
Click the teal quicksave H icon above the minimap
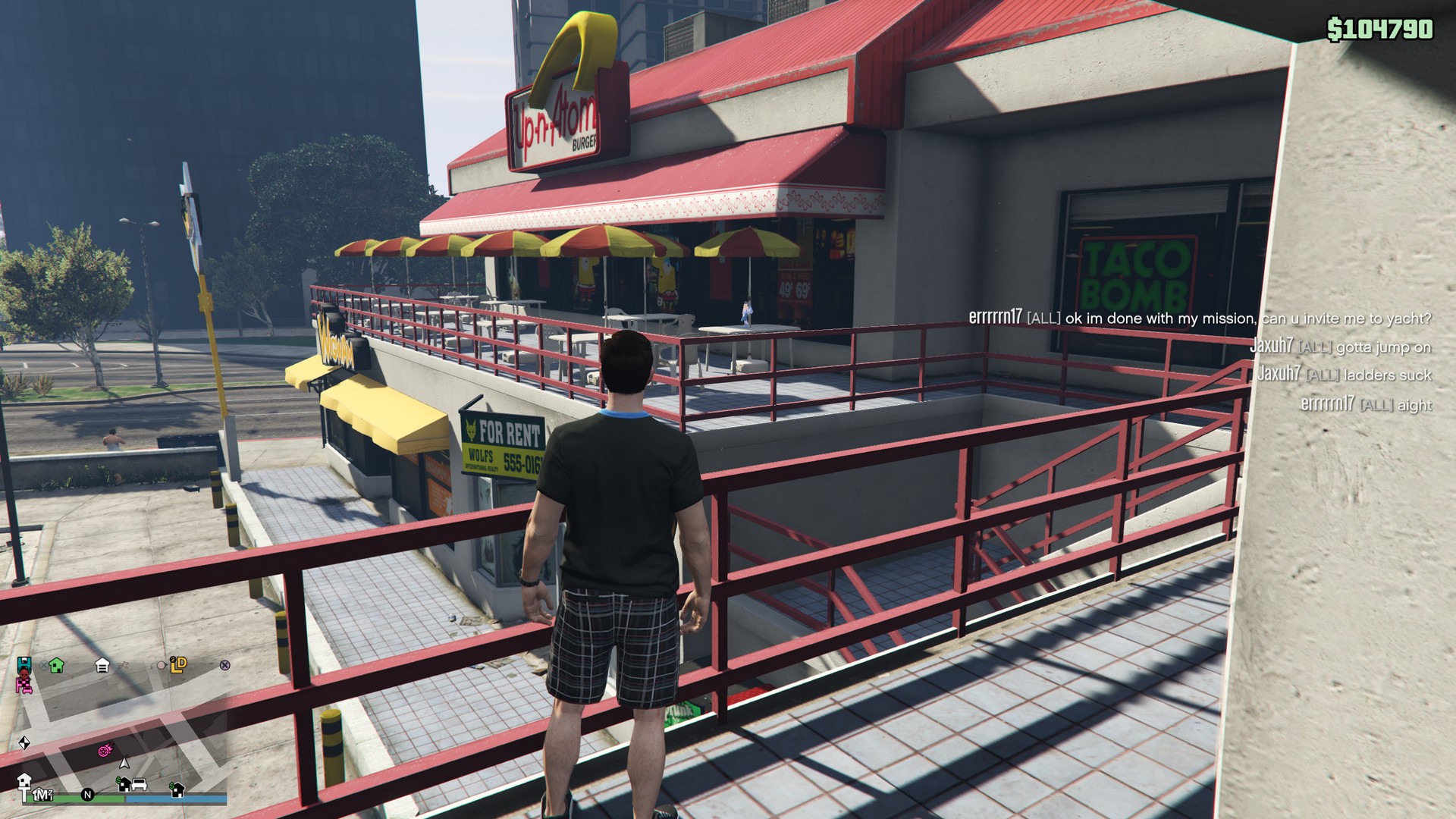[24, 664]
